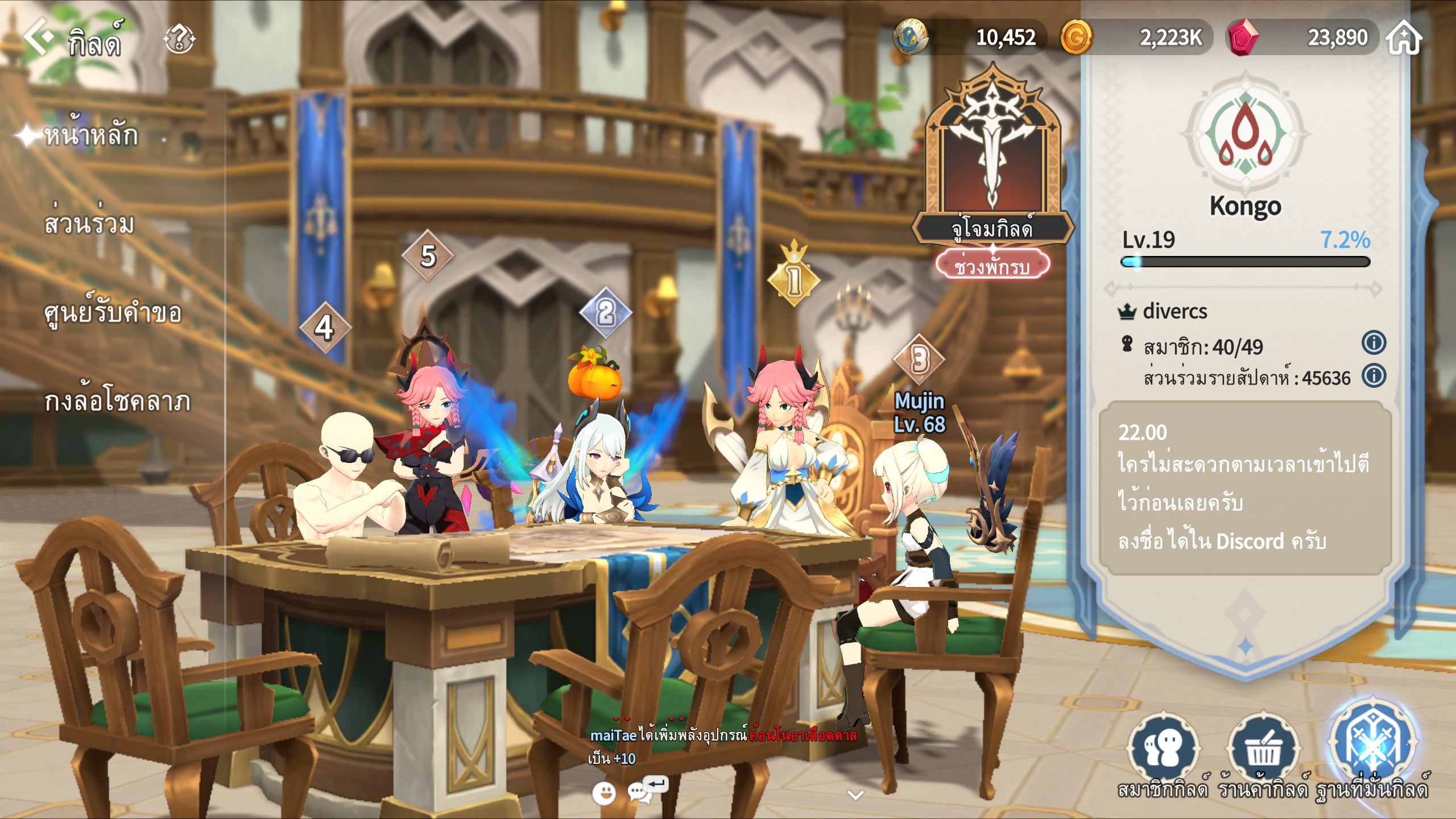Open the guild help question mark
Viewport: 1456px width, 819px height.
point(179,39)
